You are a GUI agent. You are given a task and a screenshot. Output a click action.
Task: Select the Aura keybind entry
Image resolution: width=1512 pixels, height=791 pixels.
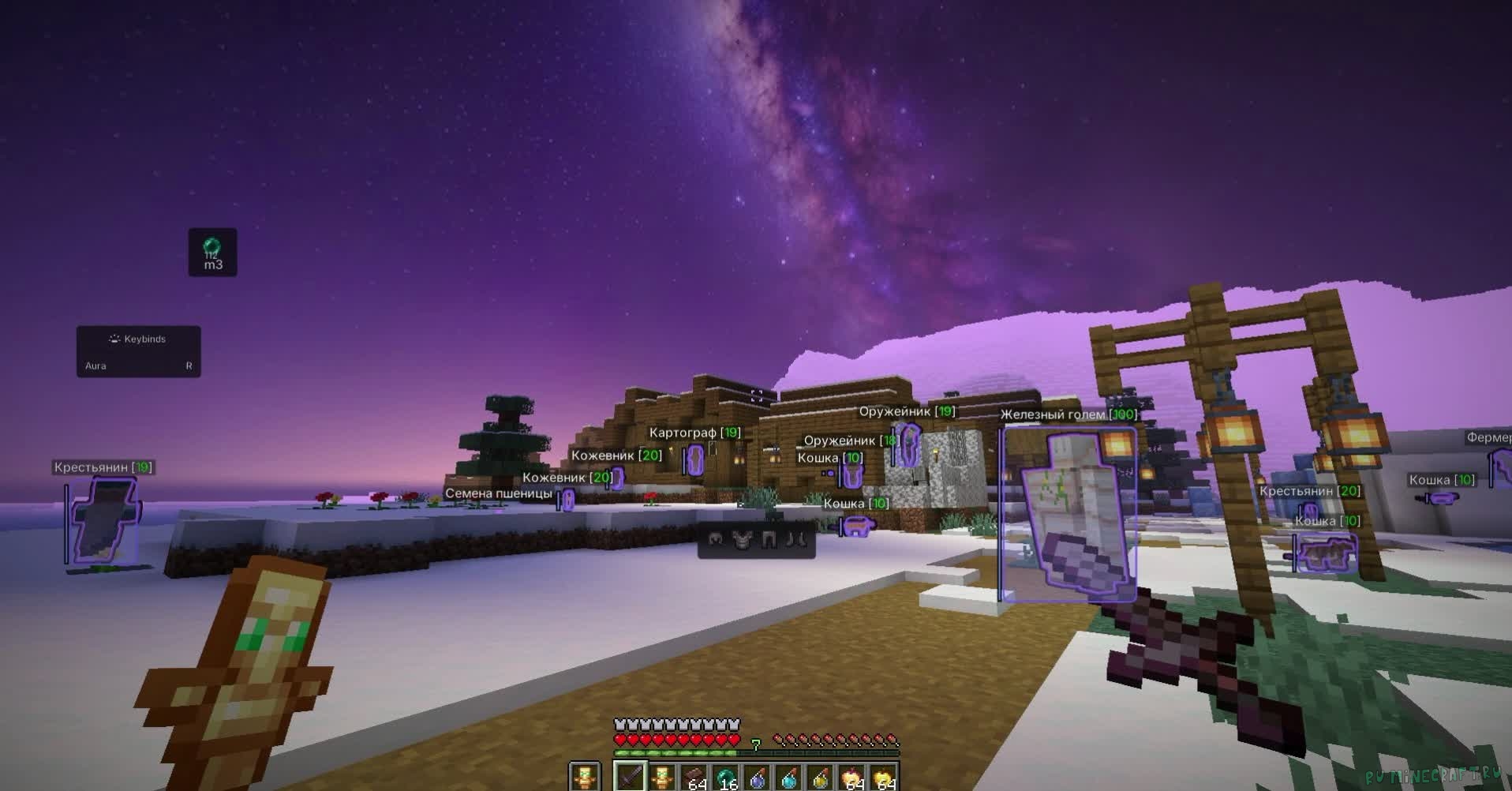[x=139, y=366]
